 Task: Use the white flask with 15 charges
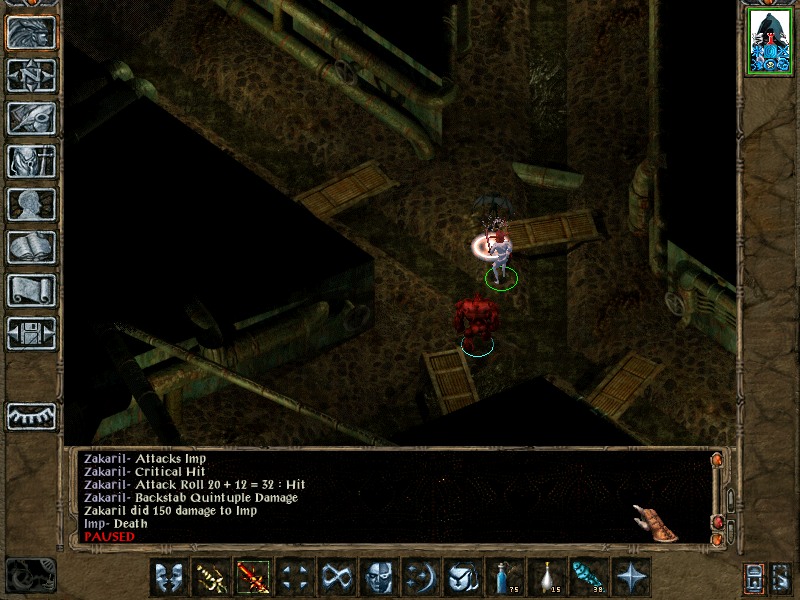coord(545,577)
